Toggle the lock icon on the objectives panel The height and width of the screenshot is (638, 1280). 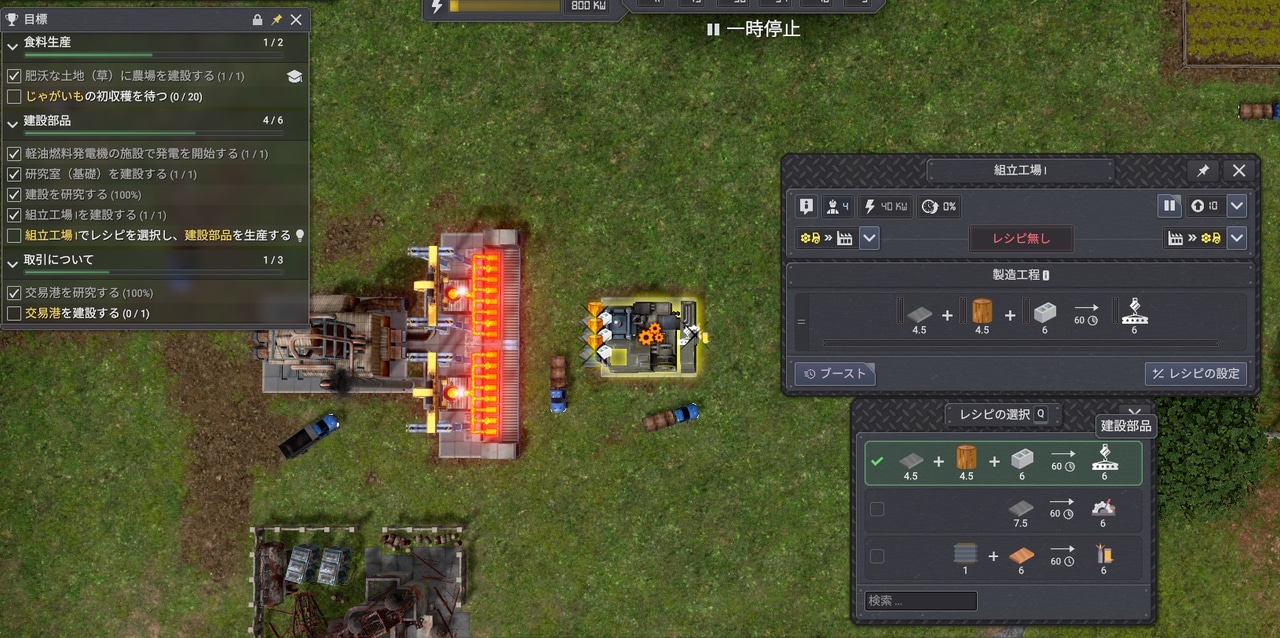(257, 19)
